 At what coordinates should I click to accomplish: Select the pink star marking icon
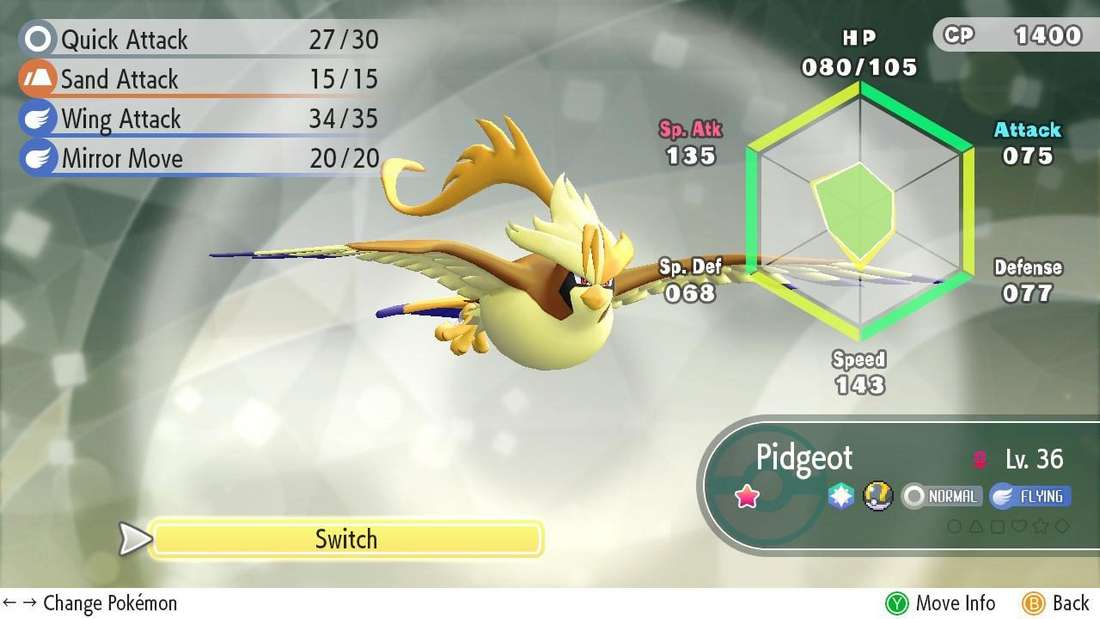[x=748, y=497]
